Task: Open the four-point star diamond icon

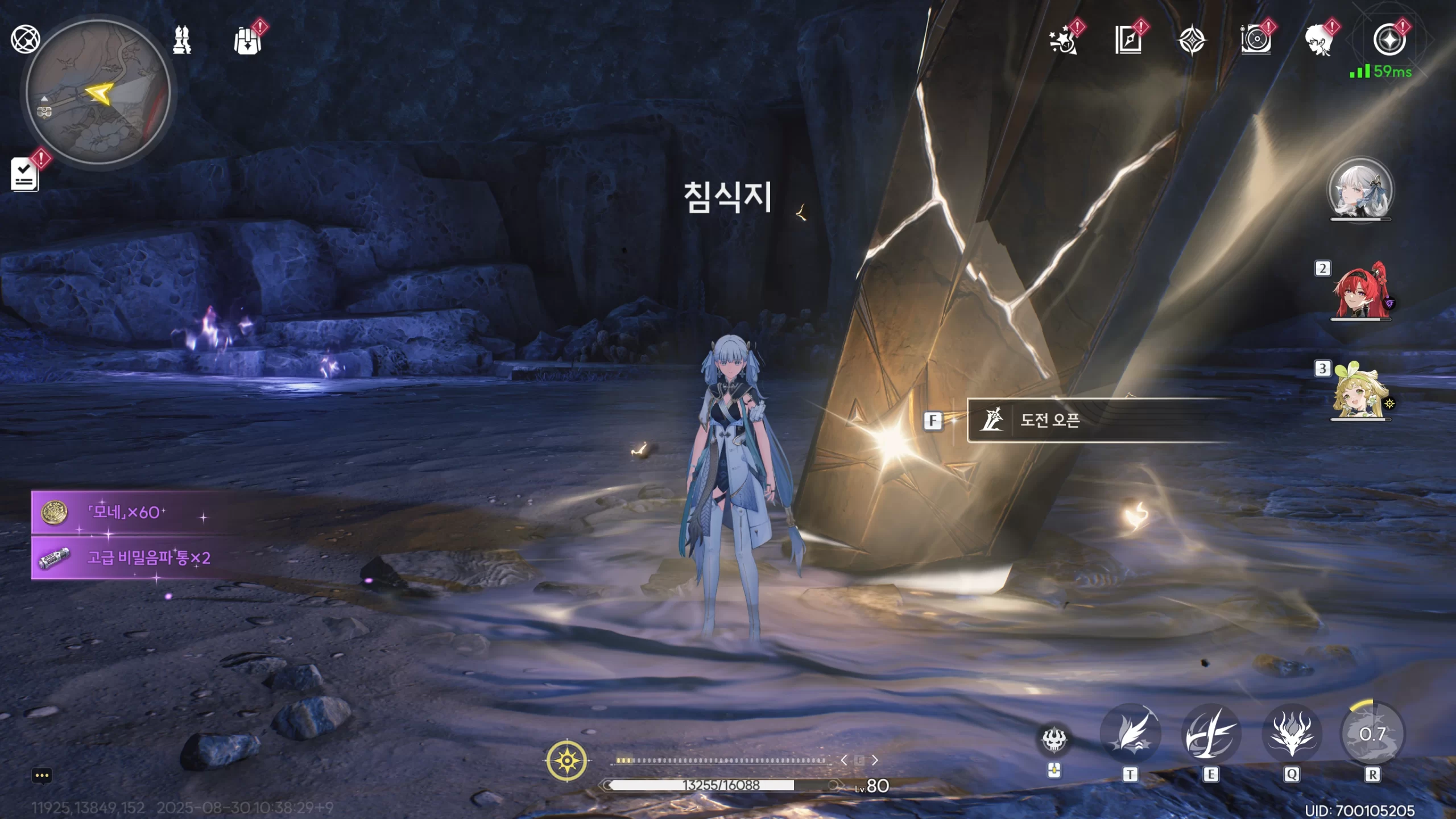Action: point(1192,41)
